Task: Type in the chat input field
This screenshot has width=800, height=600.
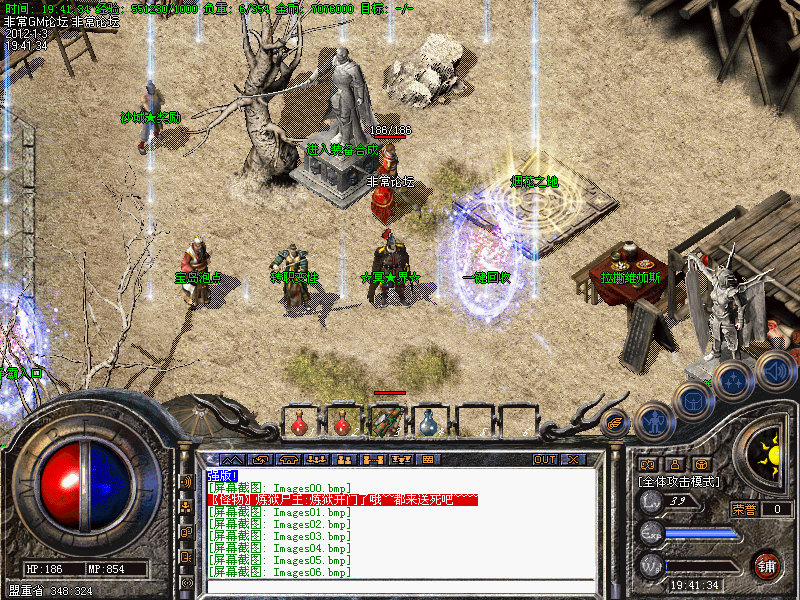Action: [x=400, y=587]
